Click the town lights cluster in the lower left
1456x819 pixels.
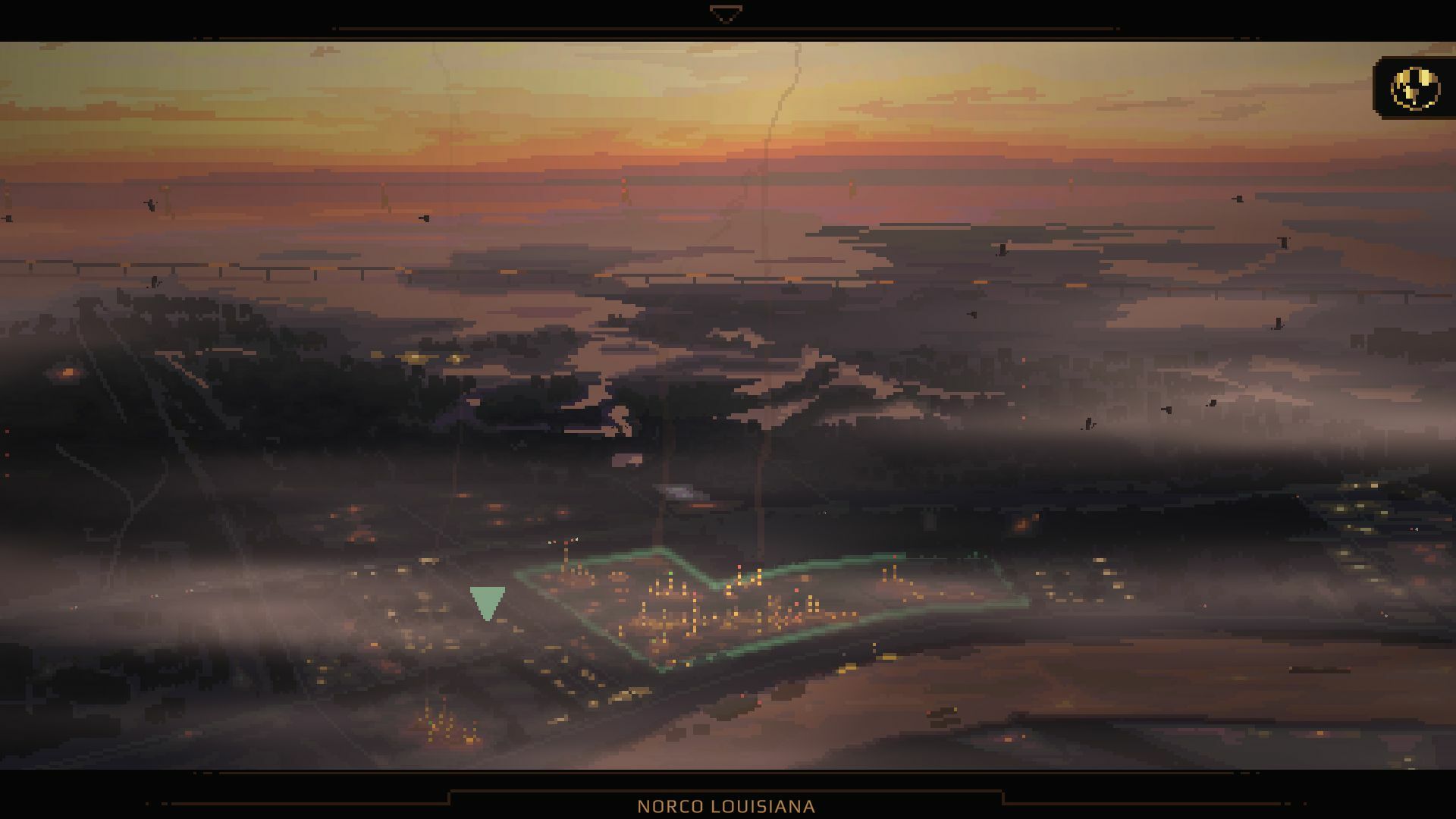click(440, 728)
